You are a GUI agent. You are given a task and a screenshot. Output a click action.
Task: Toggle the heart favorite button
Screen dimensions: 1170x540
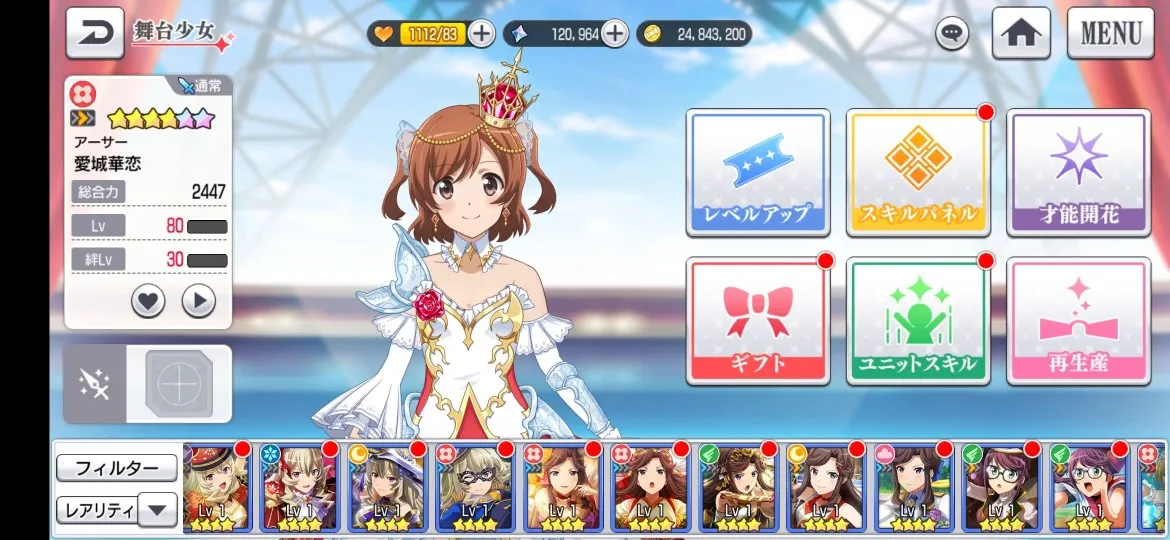point(148,301)
